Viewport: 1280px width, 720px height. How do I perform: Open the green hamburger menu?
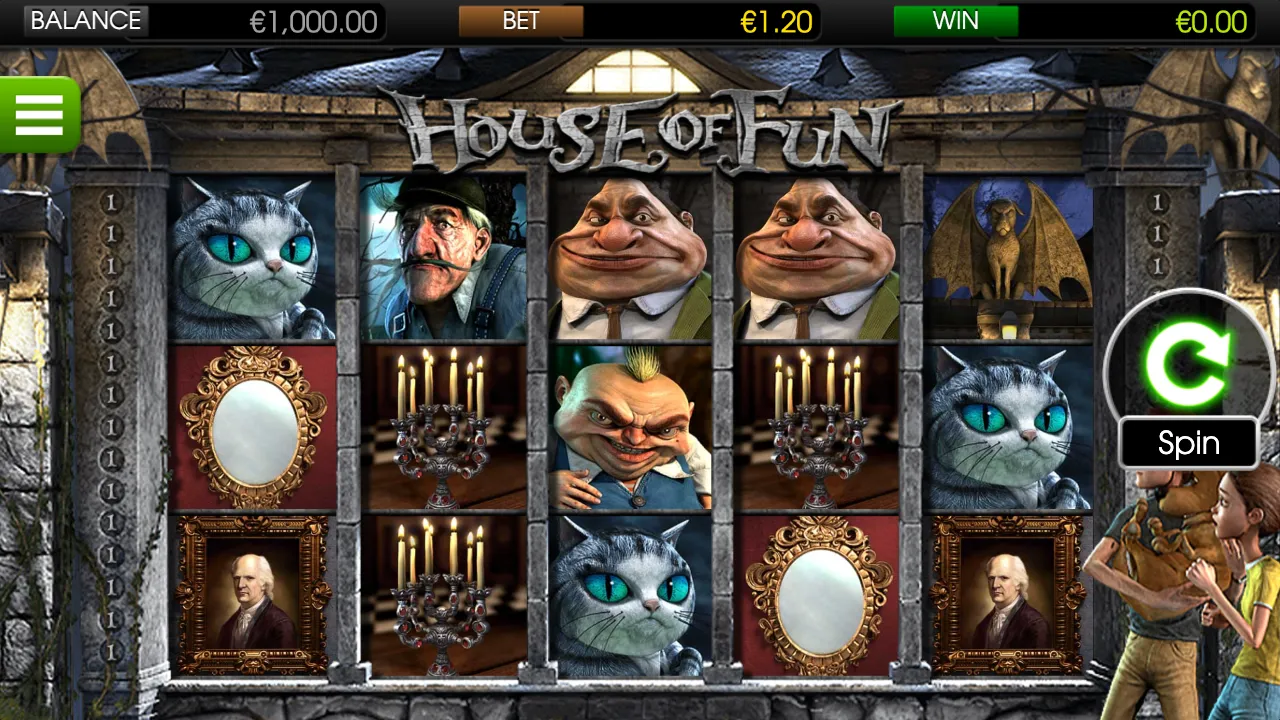40,115
